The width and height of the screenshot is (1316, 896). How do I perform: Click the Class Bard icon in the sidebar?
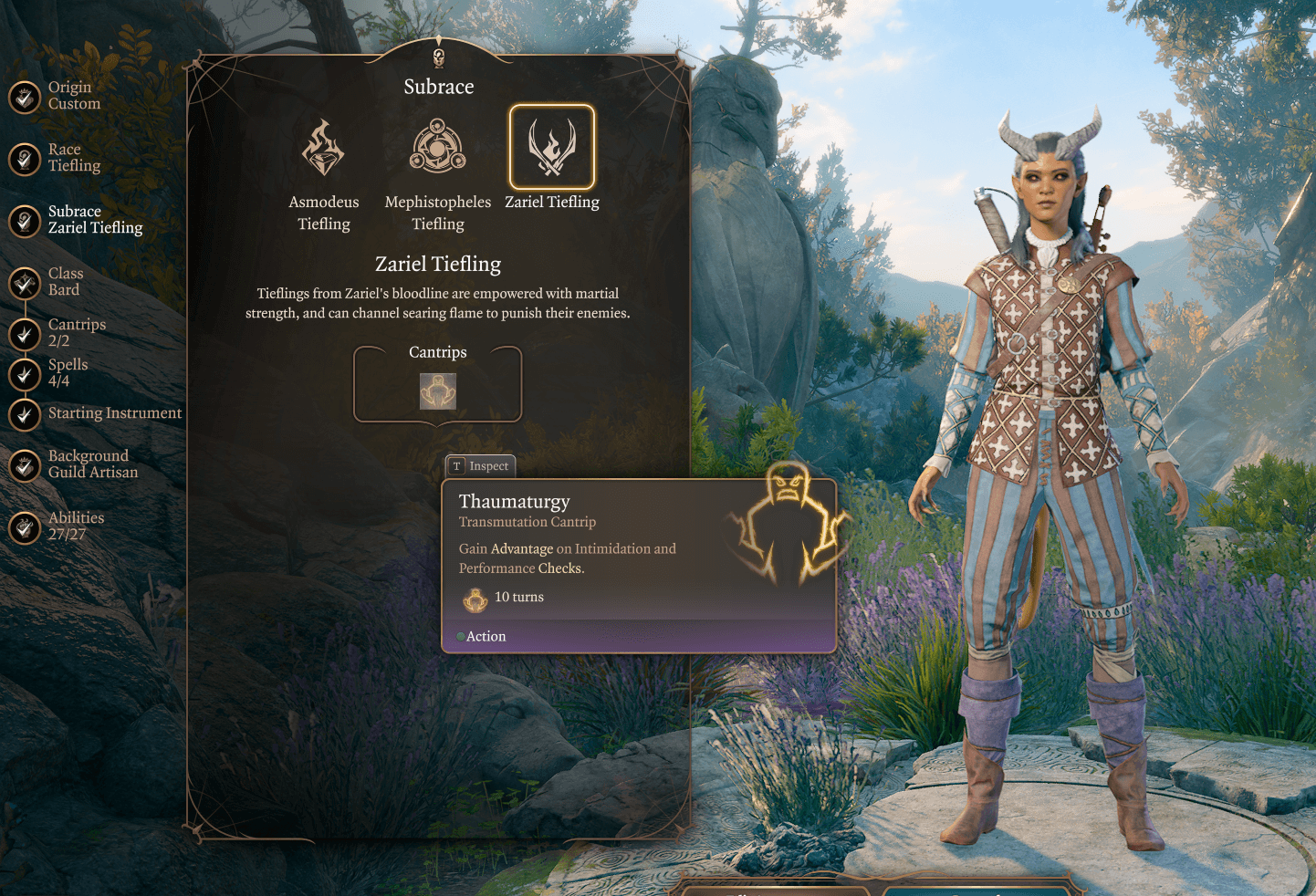pyautogui.click(x=24, y=284)
